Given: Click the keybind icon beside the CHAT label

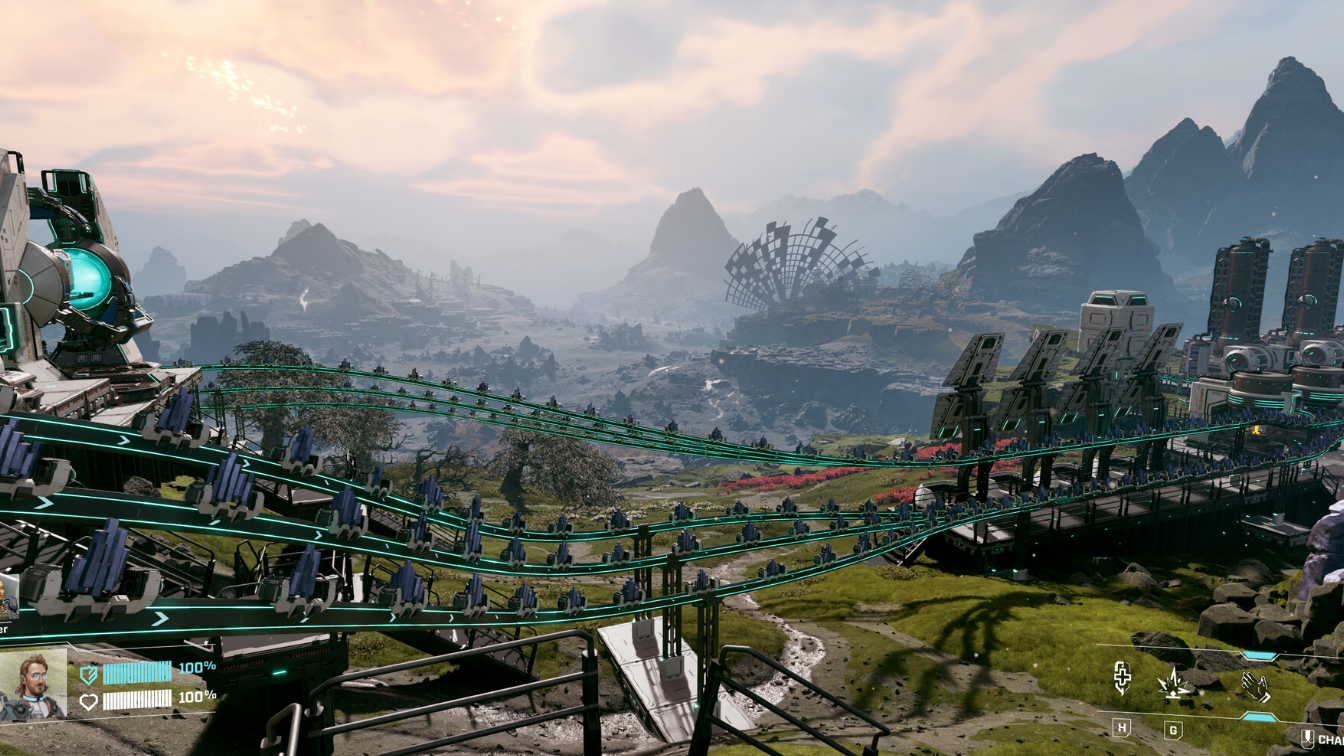Looking at the screenshot, I should click(1308, 738).
